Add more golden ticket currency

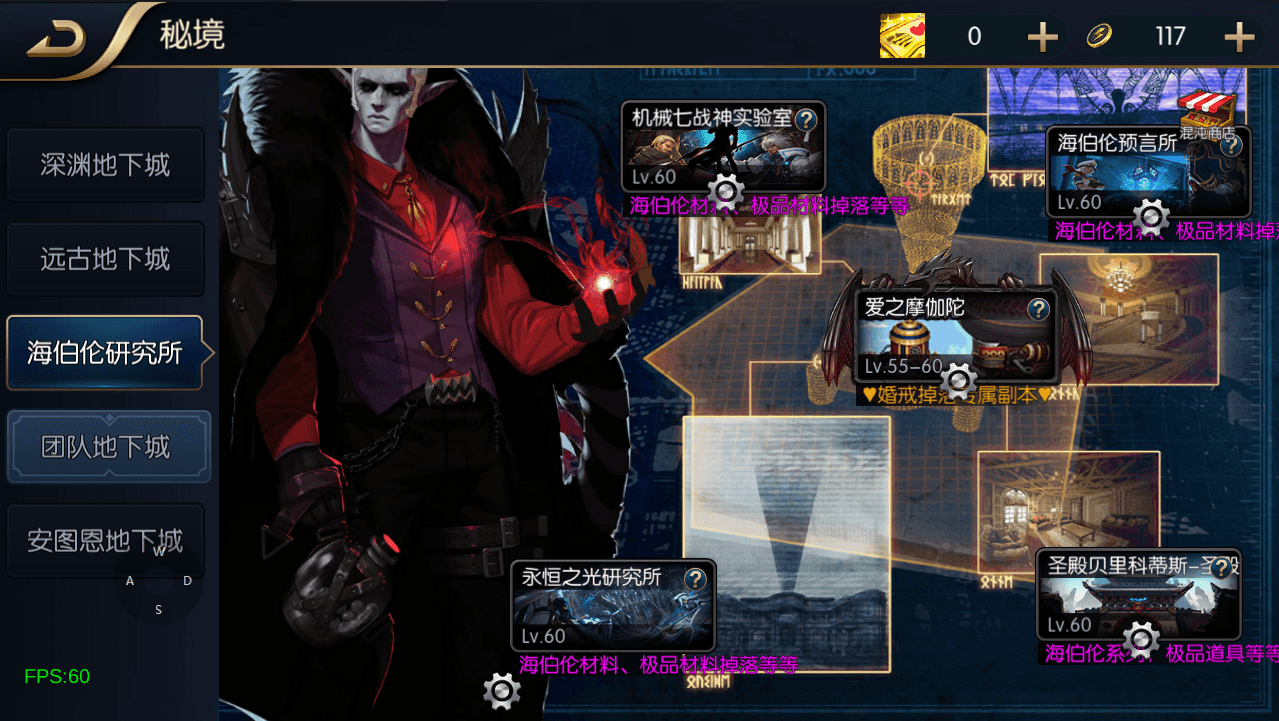coord(1042,38)
